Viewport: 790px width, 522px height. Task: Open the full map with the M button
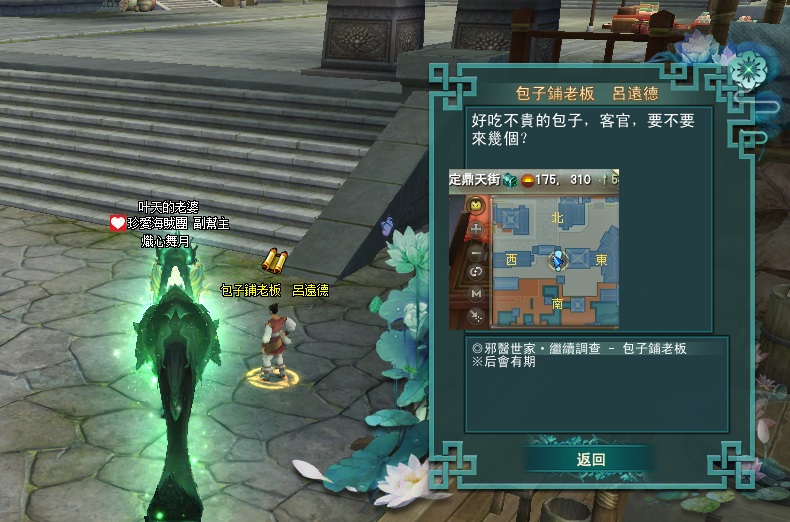(476, 294)
